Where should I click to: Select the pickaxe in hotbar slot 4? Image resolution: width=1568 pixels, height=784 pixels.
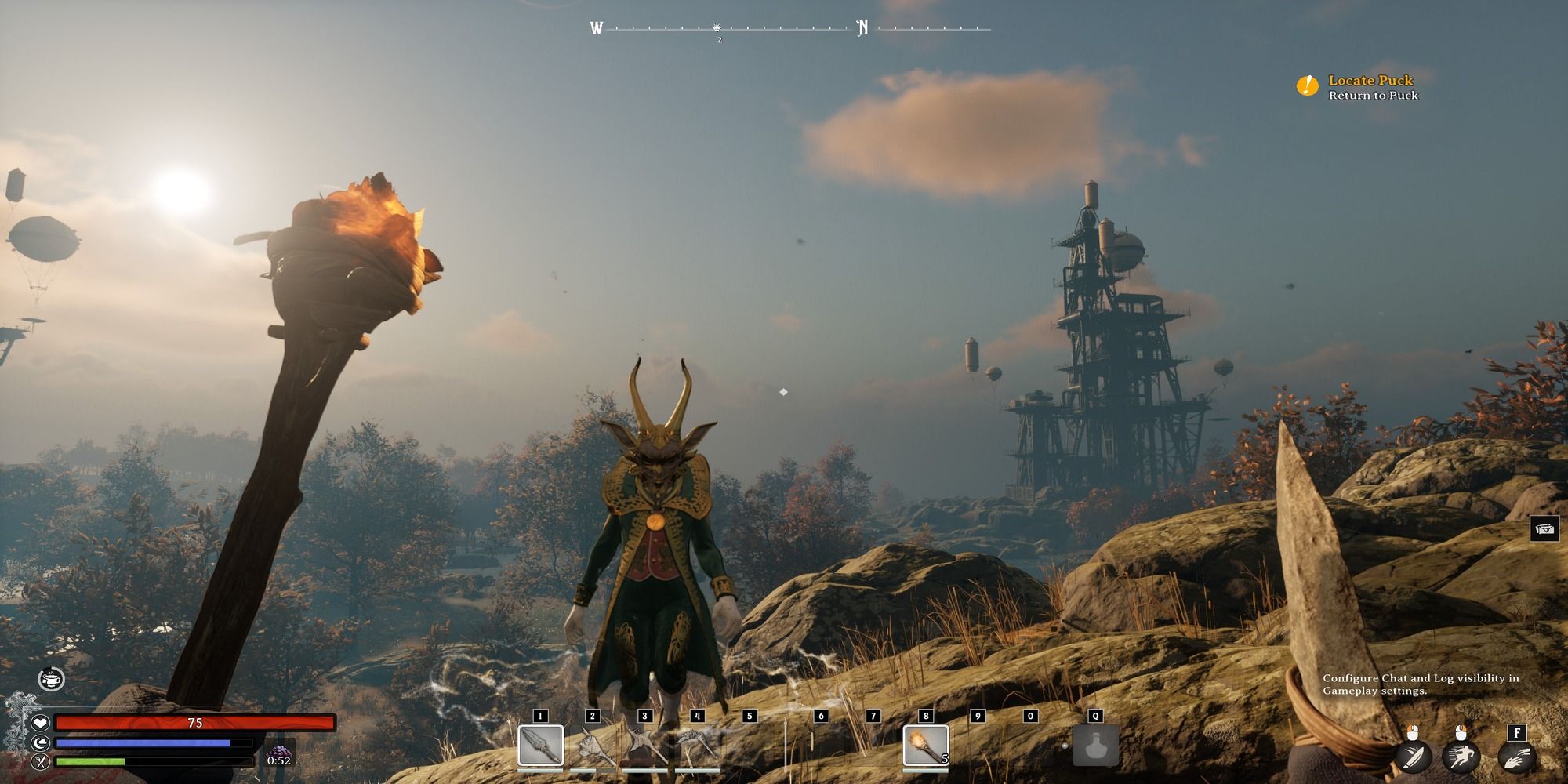[696, 746]
